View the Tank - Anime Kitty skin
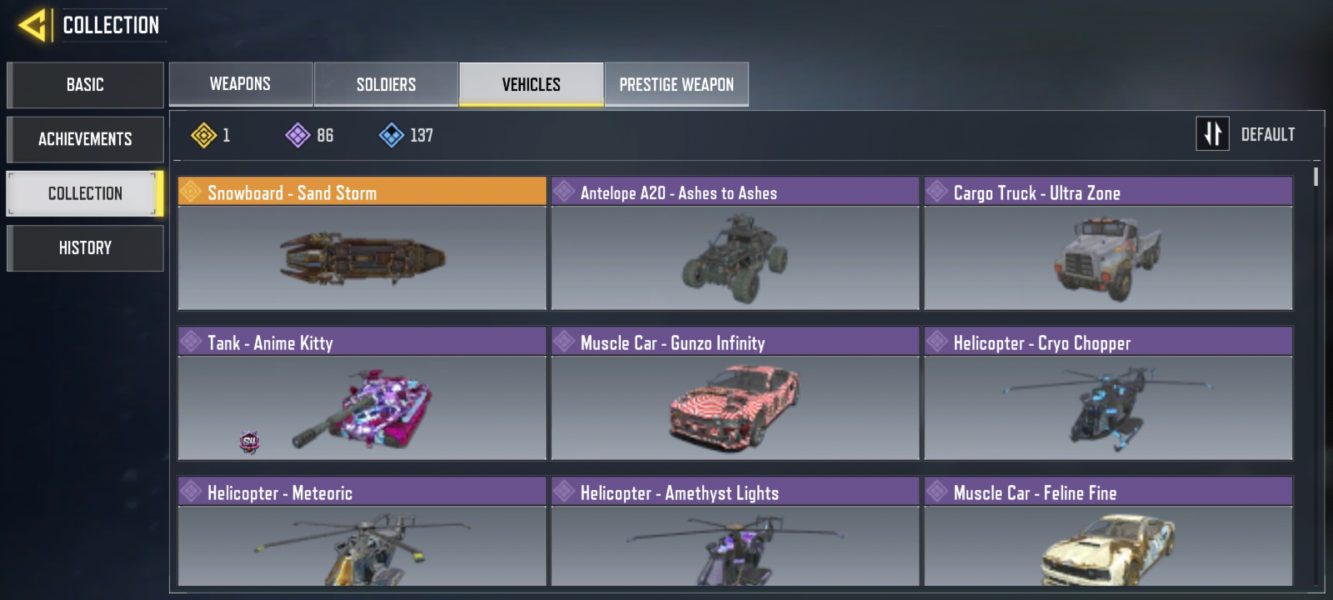This screenshot has height=600, width=1333. click(362, 394)
